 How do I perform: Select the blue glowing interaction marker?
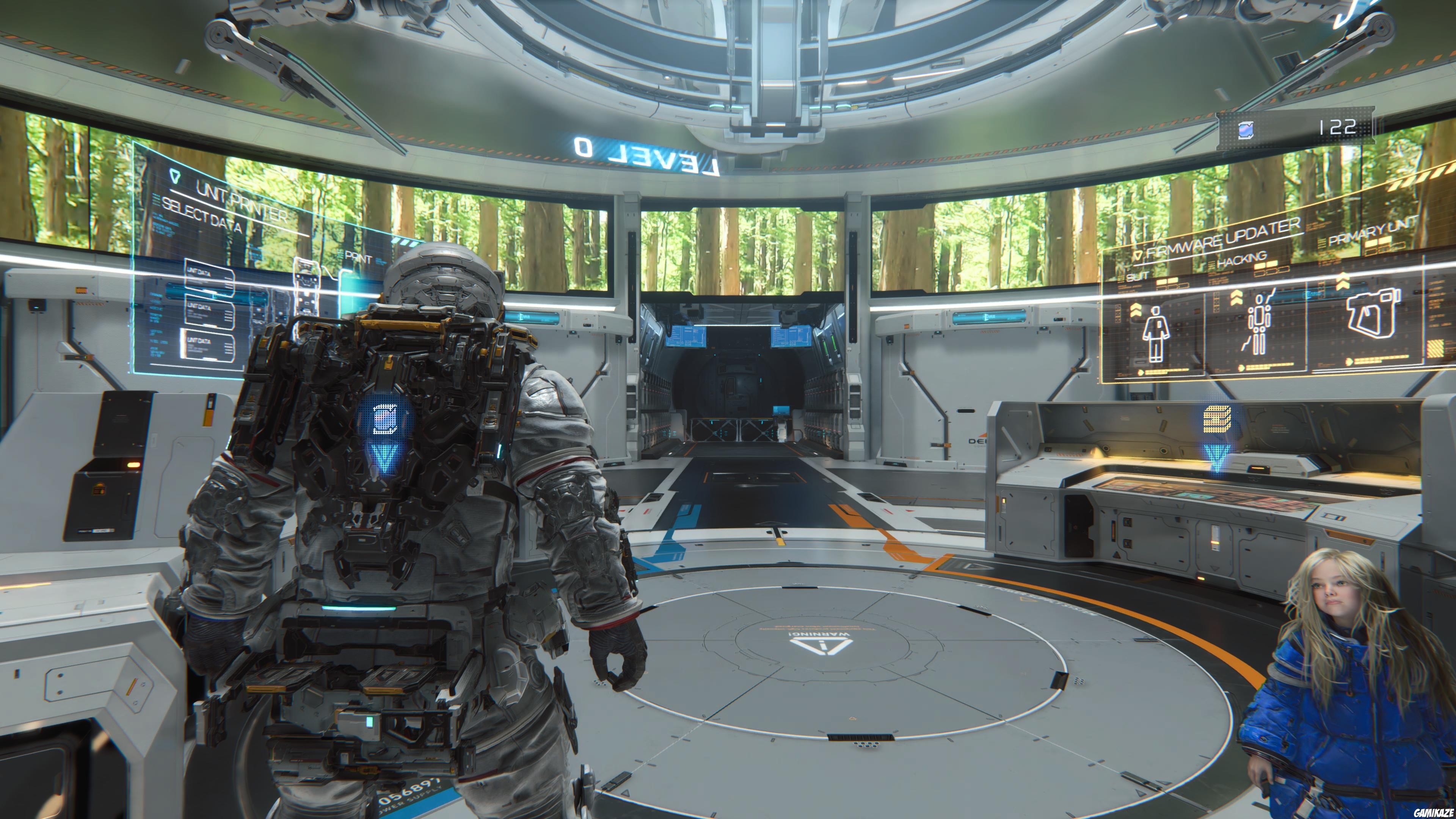pyautogui.click(x=386, y=419)
